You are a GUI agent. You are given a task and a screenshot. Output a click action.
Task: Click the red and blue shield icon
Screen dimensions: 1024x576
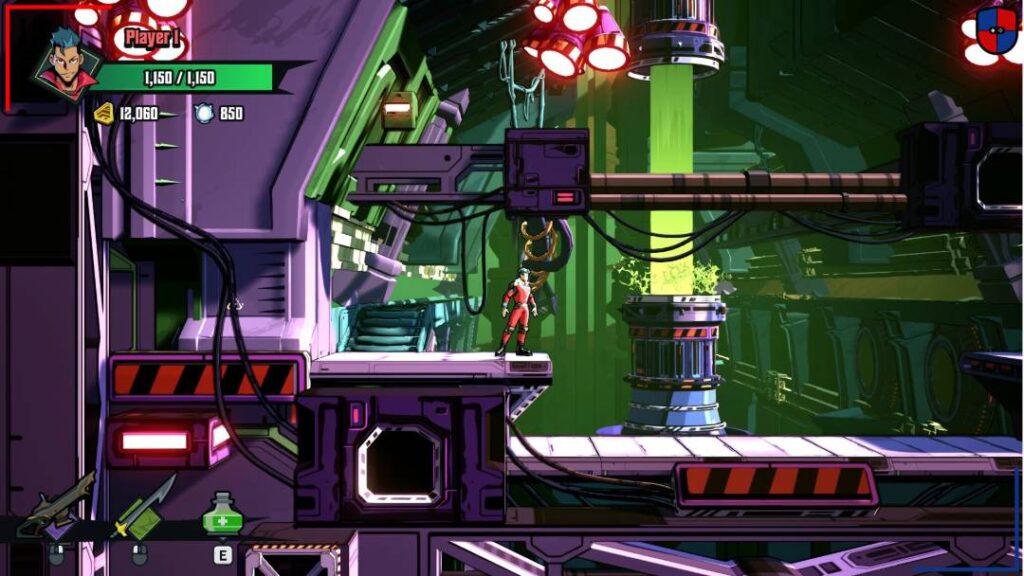pyautogui.click(x=996, y=30)
